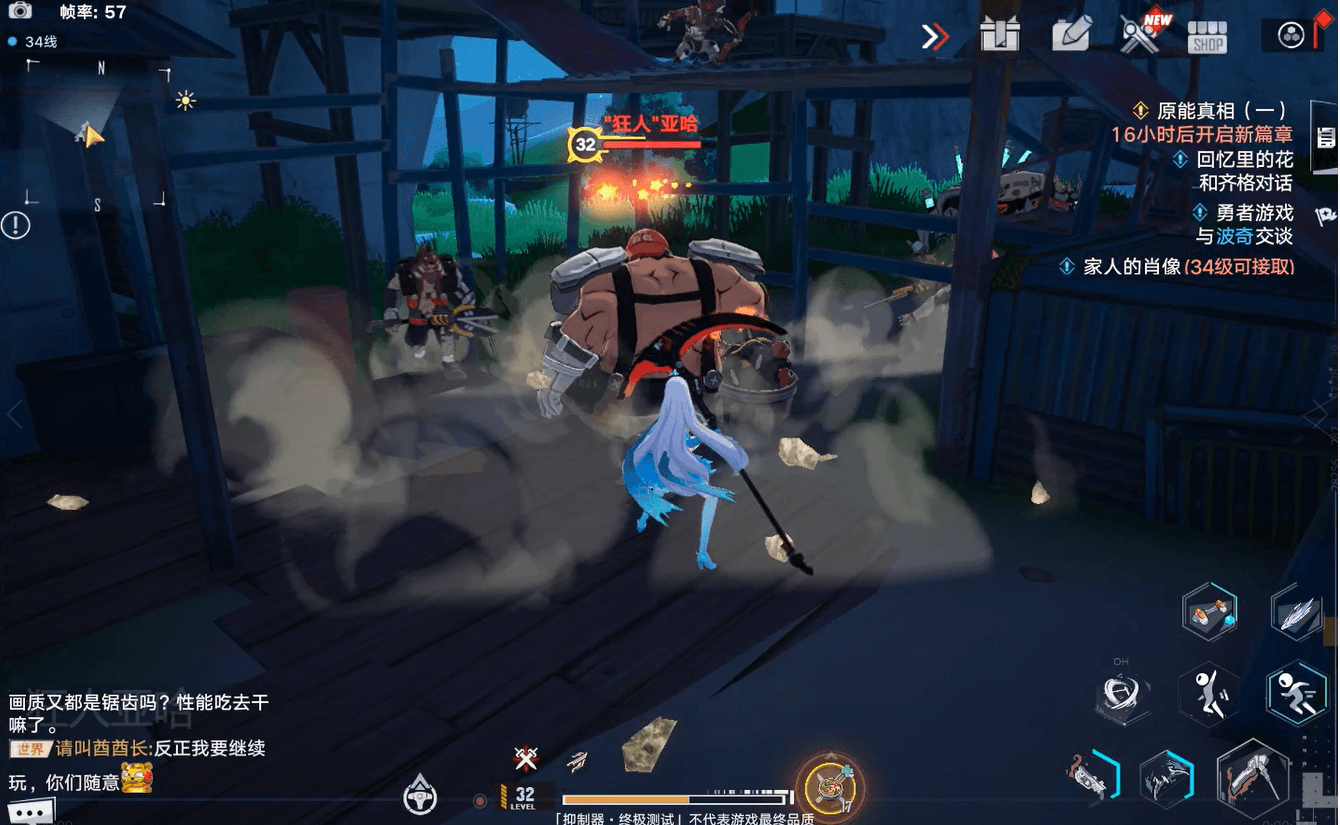Select the 家人的肖像 quest entry
This screenshot has height=825, width=1340.
pos(1188,267)
